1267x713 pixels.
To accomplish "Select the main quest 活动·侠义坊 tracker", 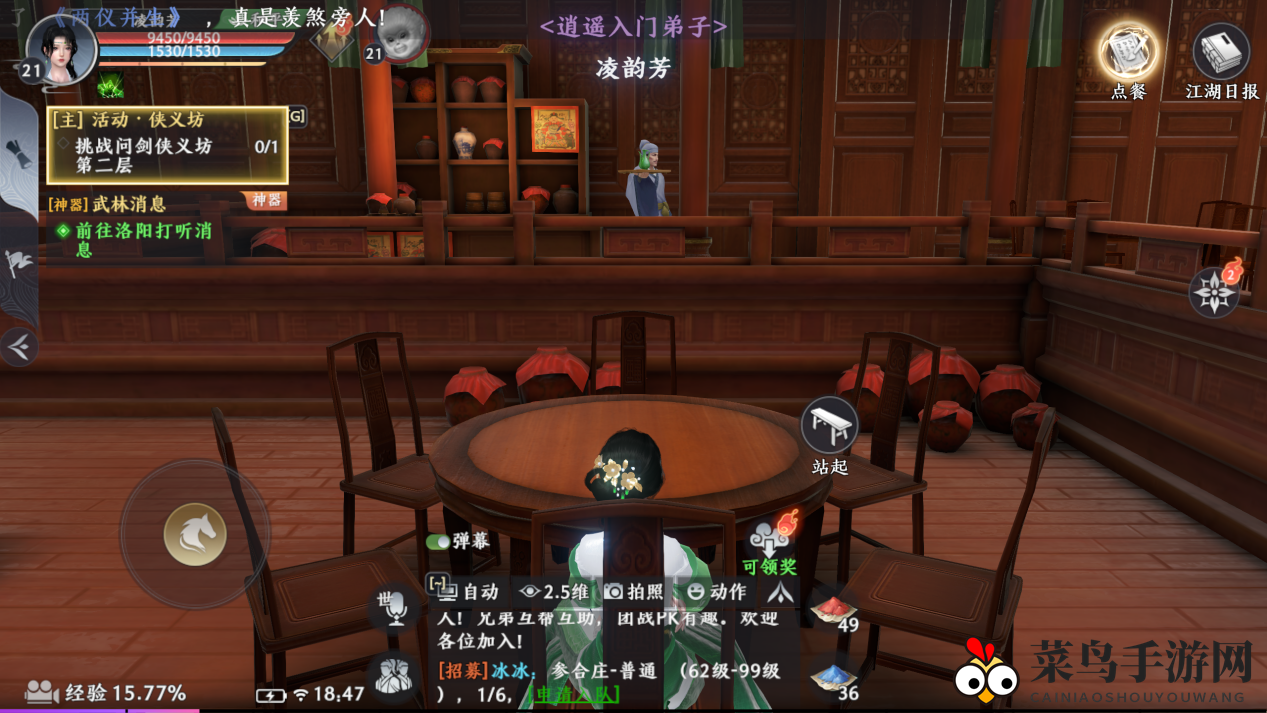I will [167, 146].
